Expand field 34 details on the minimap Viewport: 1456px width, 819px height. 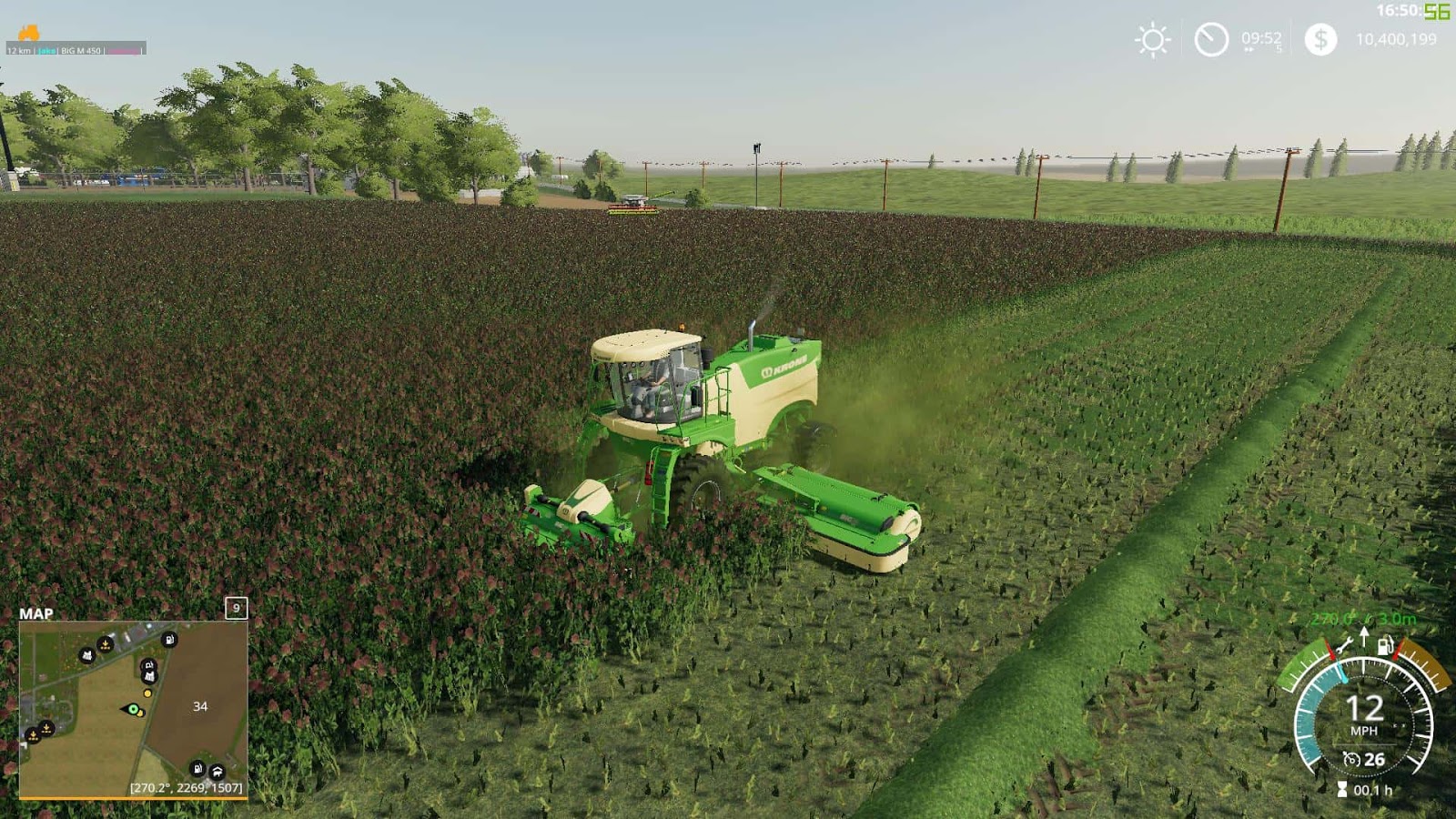click(x=200, y=705)
